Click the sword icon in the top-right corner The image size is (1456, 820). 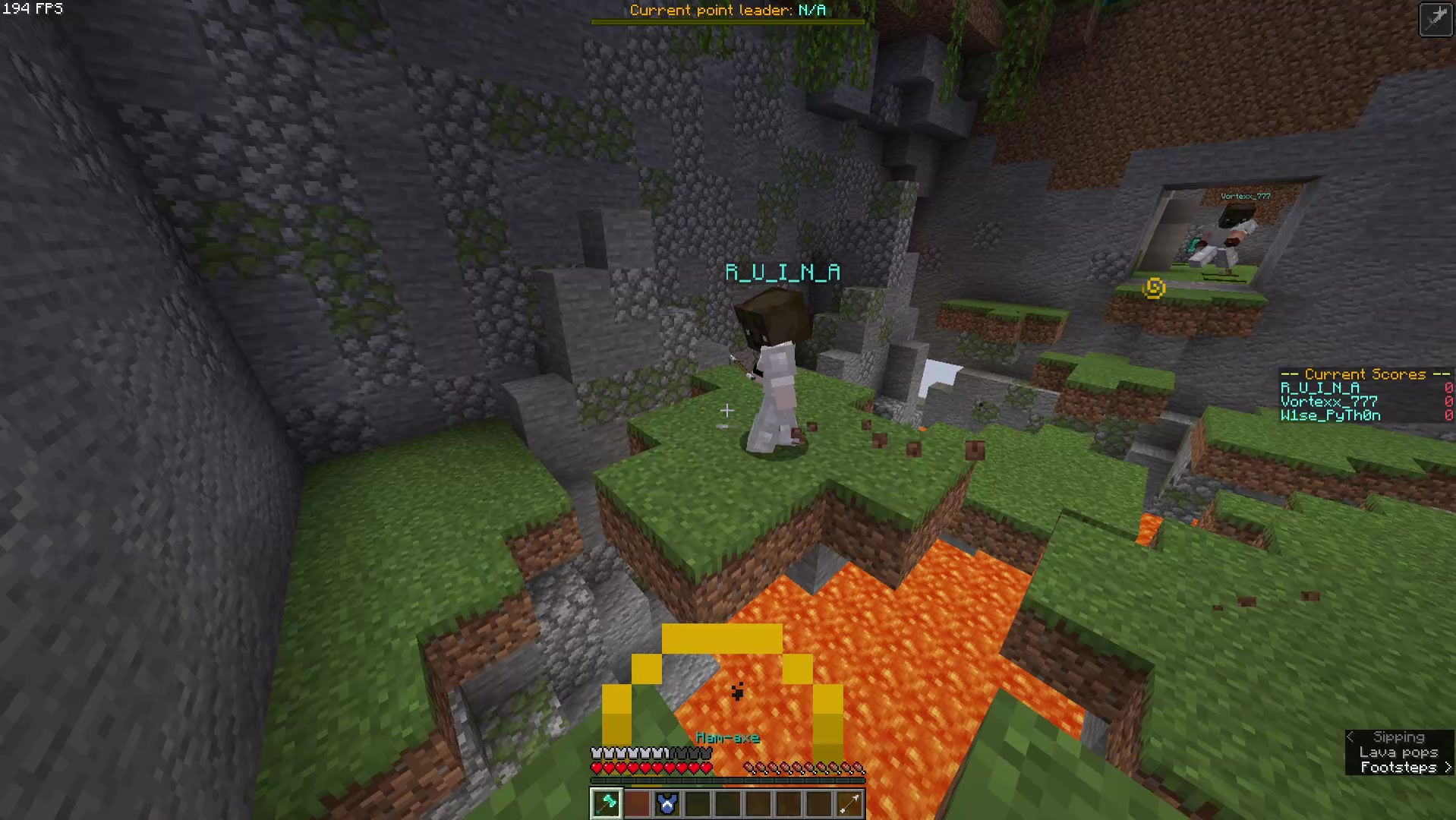1436,18
